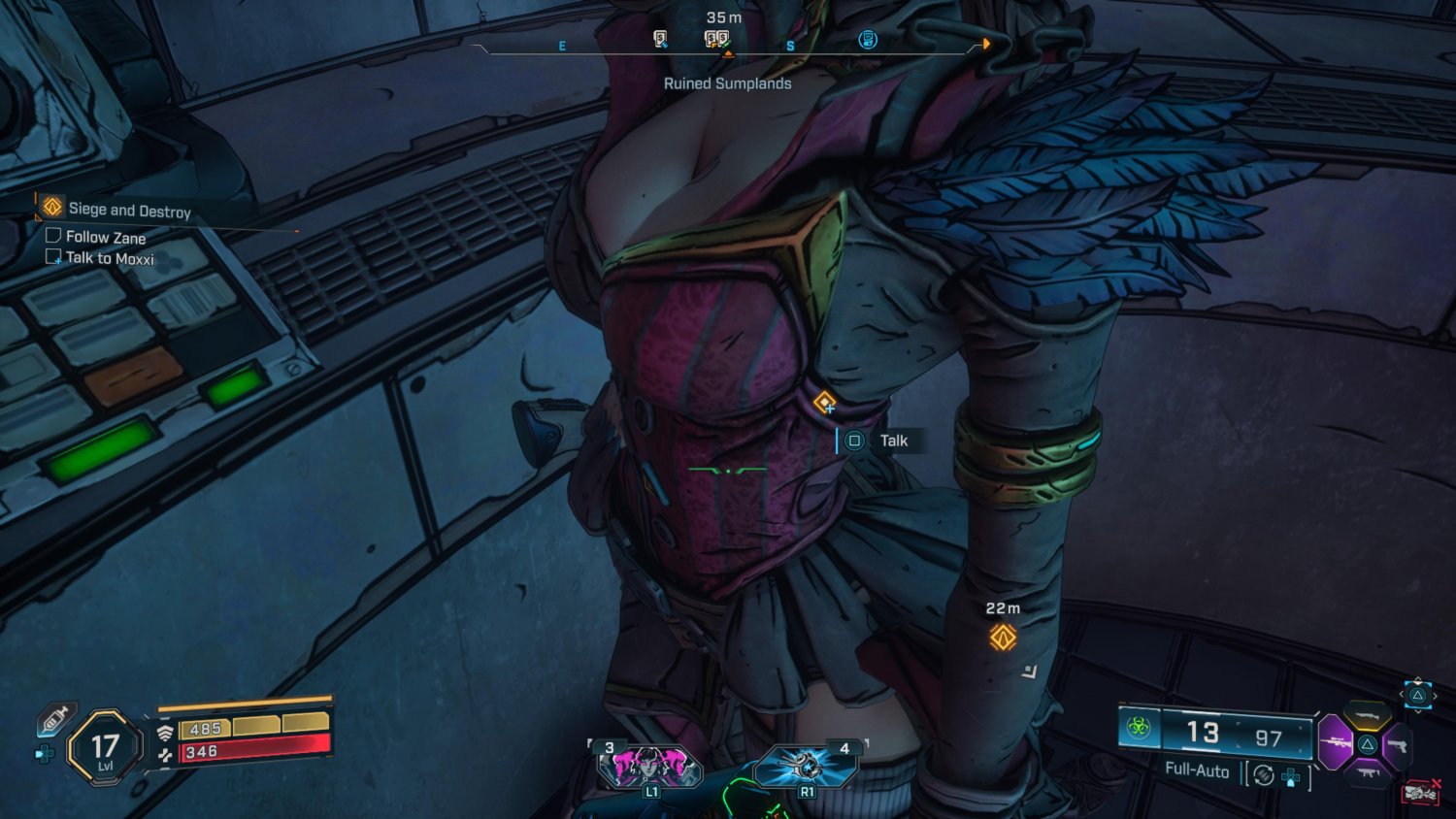Click the grenade icon with the red X

click(1419, 791)
